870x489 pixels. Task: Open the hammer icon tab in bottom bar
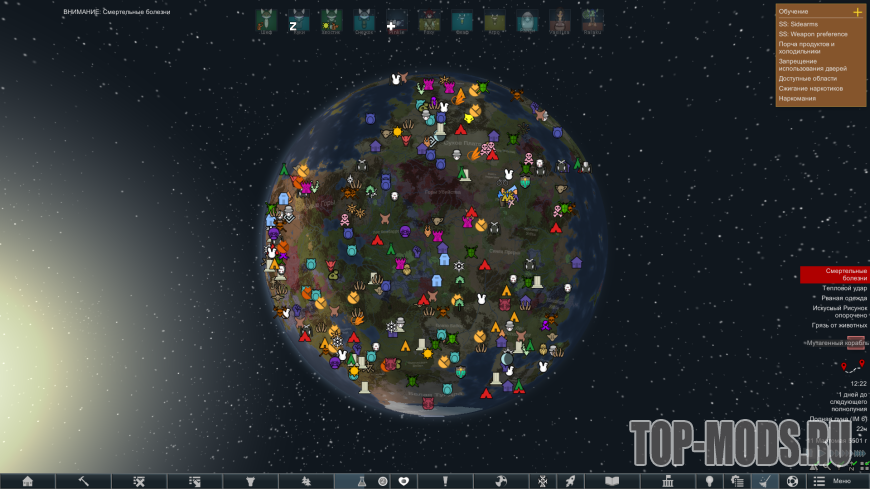click(x=84, y=481)
